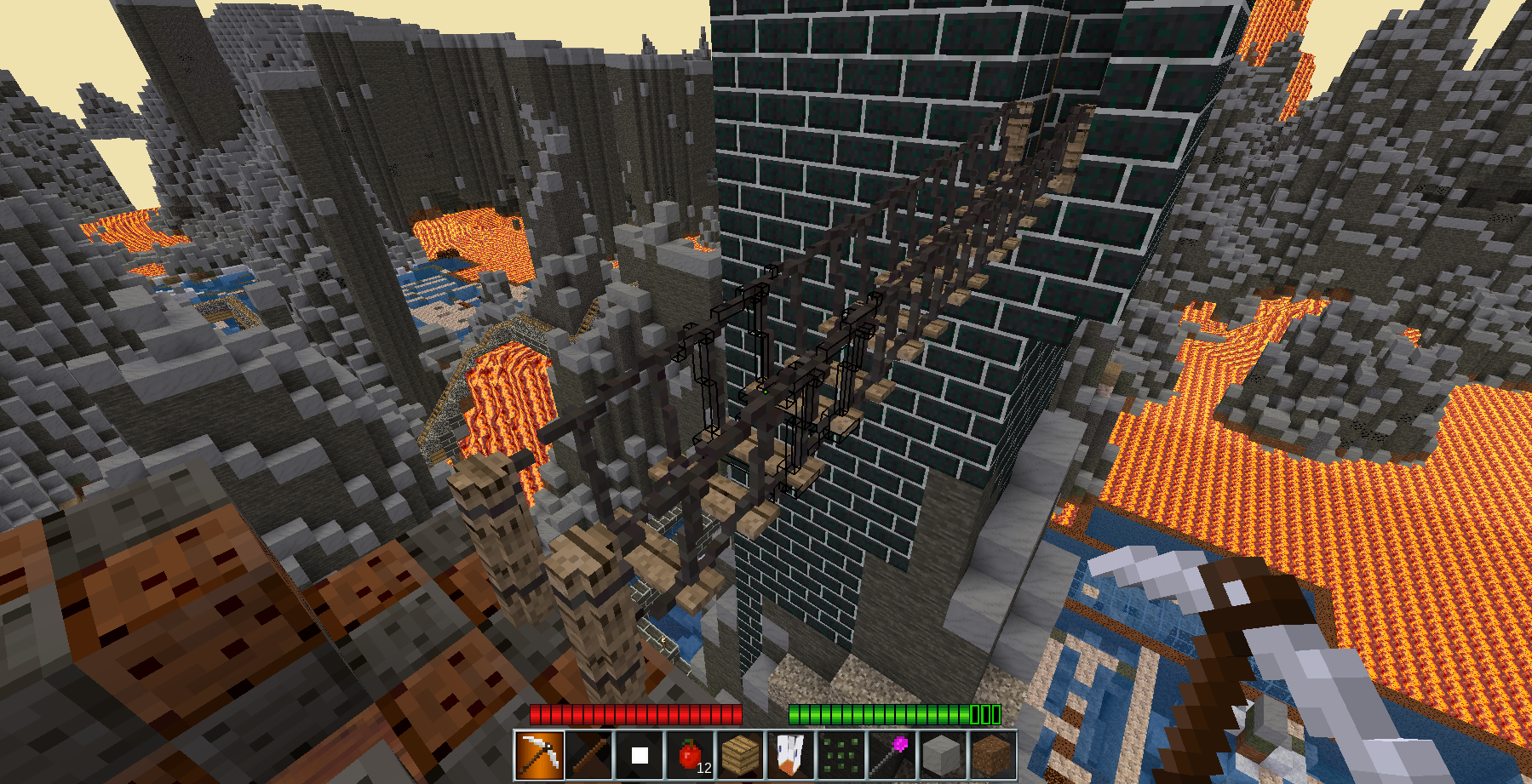This screenshot has height=784, width=1532.
Task: Pick the wooden planks block slot
Action: tap(740, 755)
